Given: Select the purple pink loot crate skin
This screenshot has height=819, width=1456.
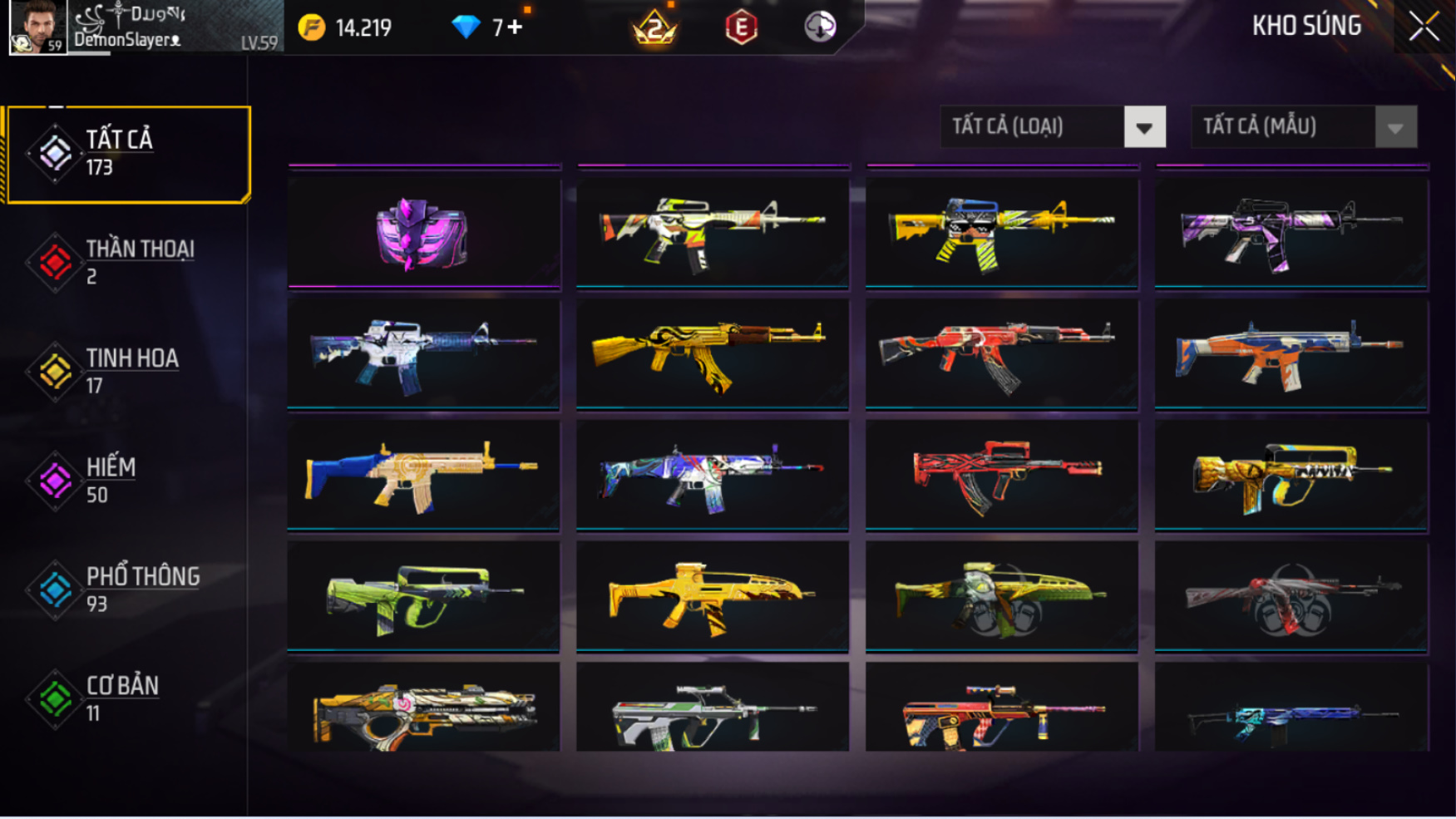Looking at the screenshot, I should click(424, 233).
